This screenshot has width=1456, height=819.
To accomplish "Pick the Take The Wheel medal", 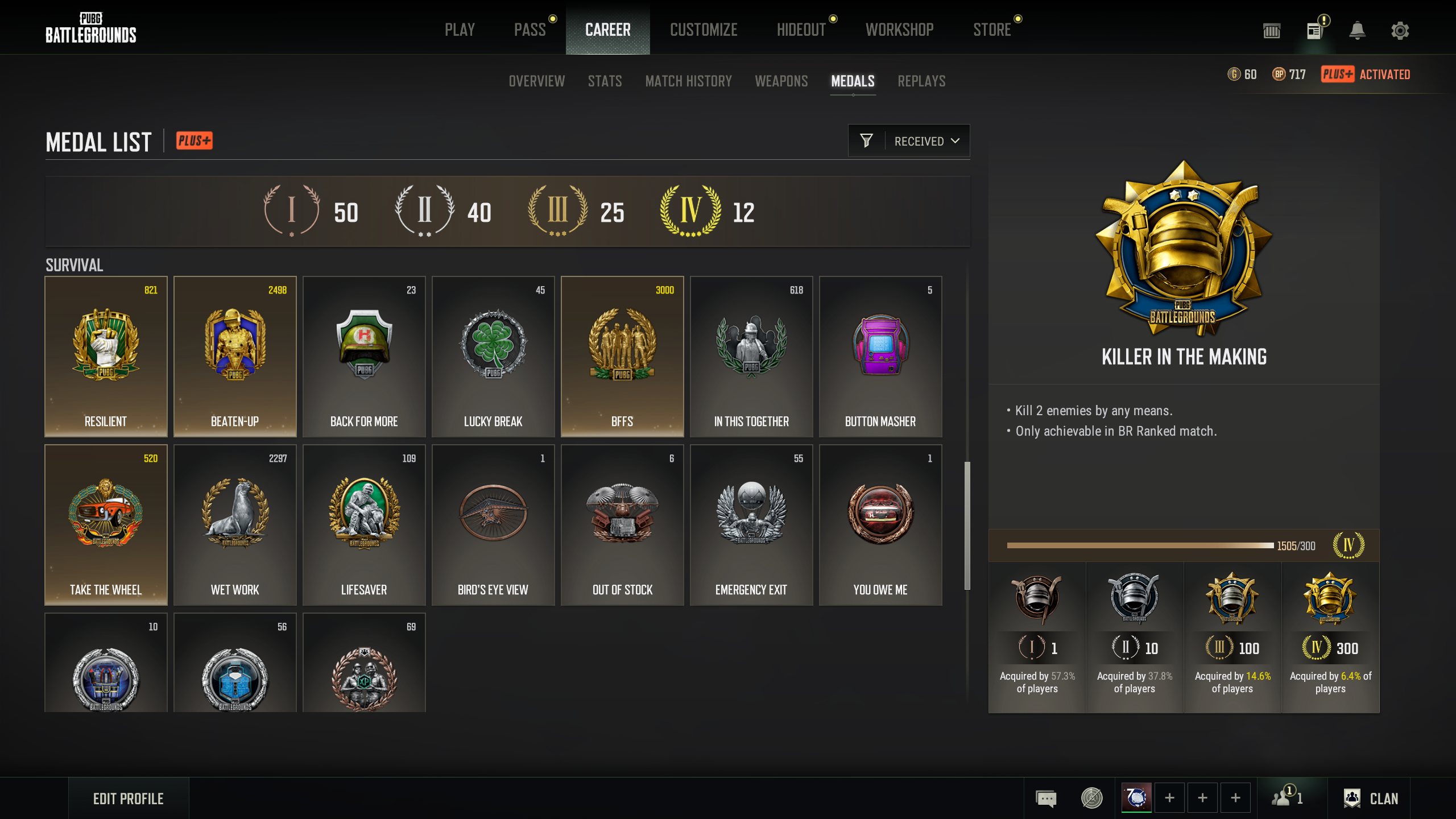I will click(106, 525).
